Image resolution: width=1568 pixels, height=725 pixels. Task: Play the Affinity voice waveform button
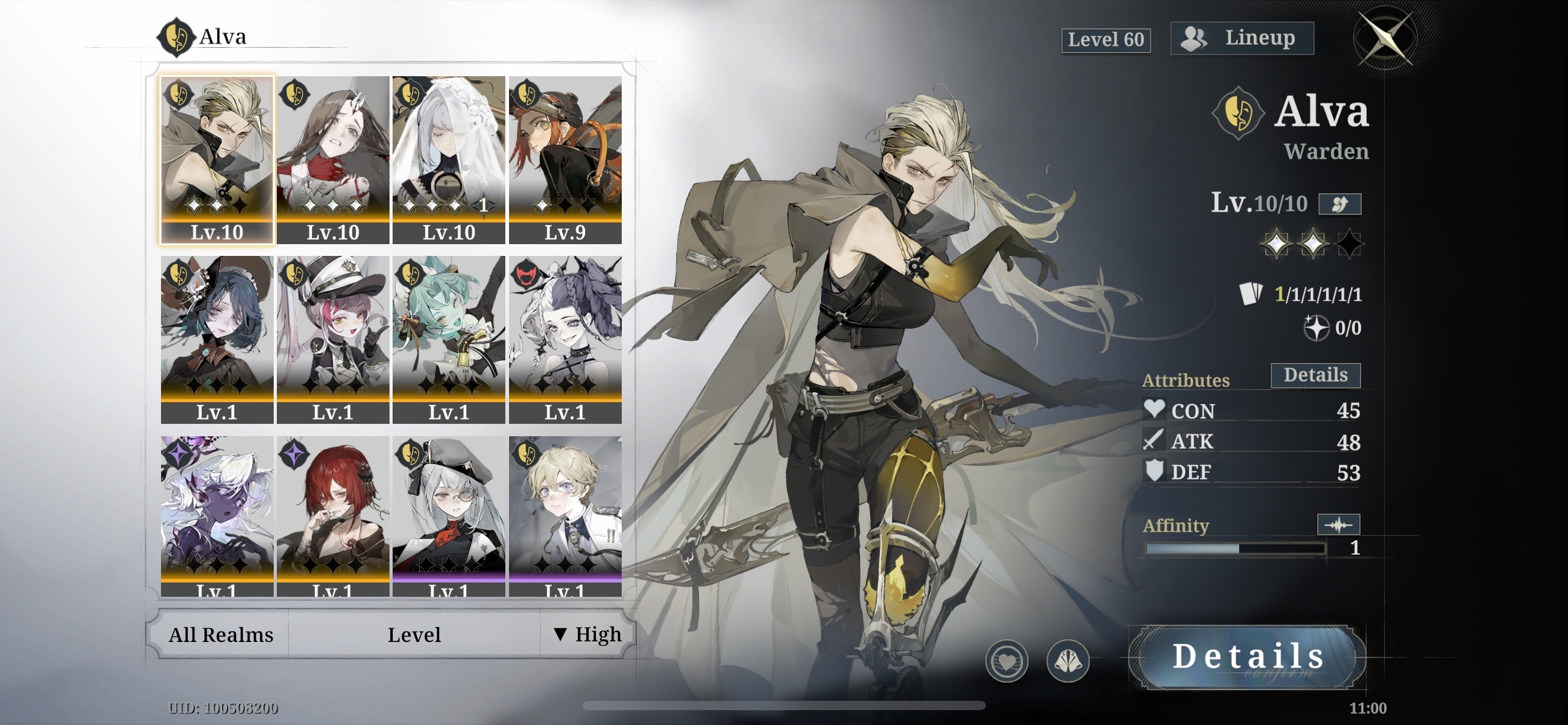pos(1338,525)
